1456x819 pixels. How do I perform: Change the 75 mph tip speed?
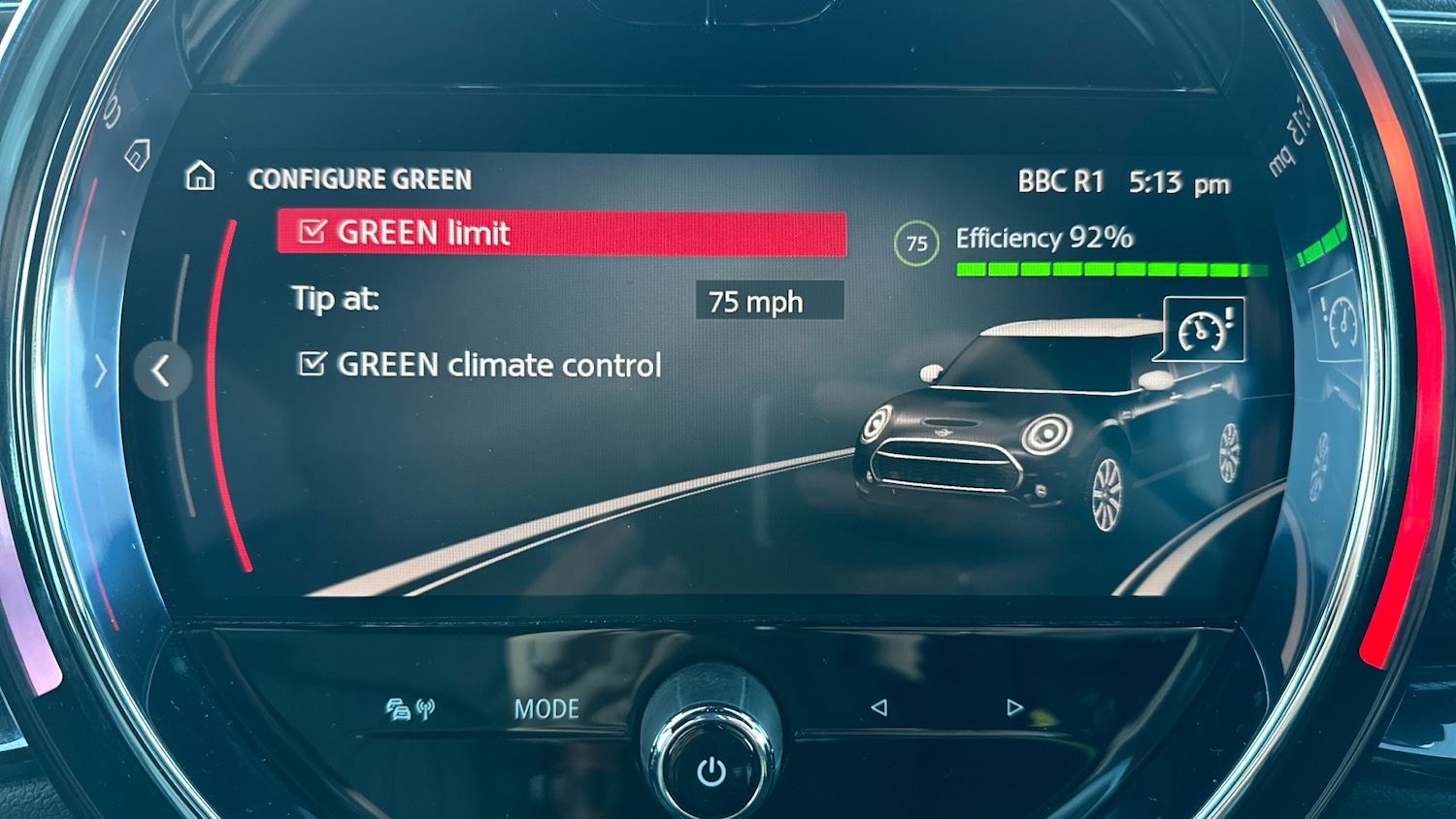(x=769, y=302)
